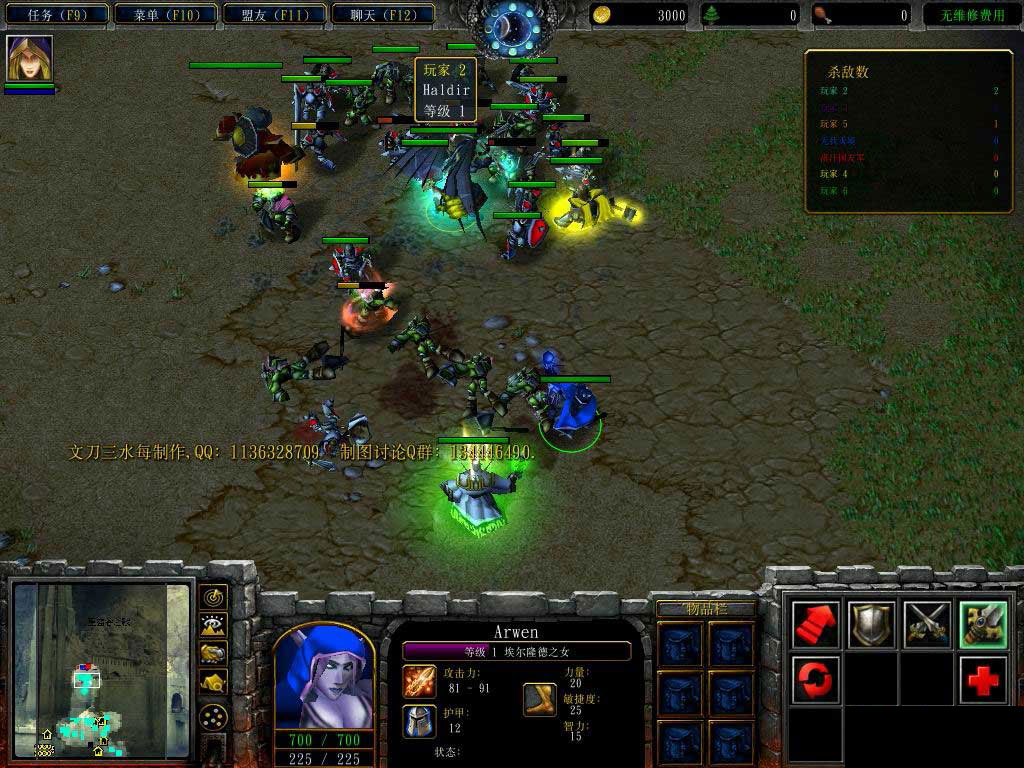Open the 任务 (F9) quests menu

(56, 15)
